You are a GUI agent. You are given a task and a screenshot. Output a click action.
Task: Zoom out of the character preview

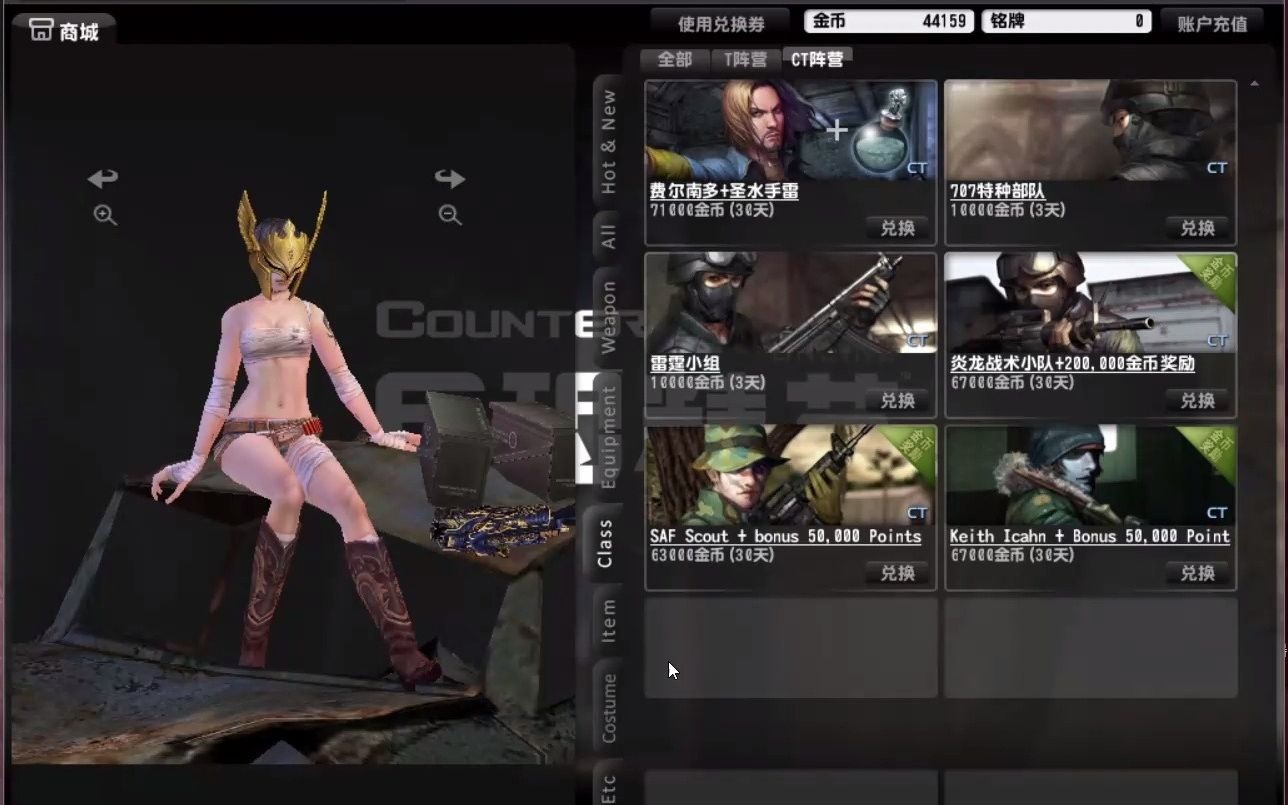[447, 214]
